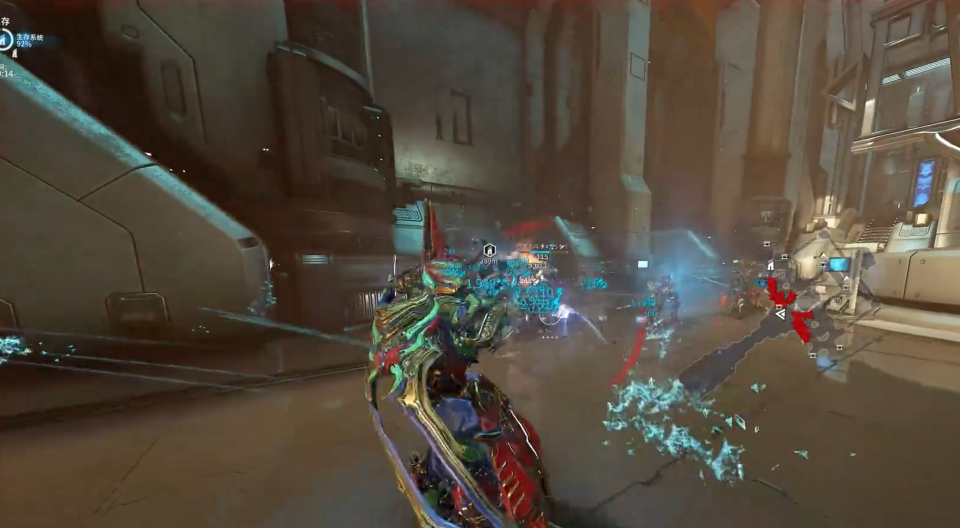Click the life support circular objective icon
Image resolution: width=960 pixels, height=528 pixels.
point(6,40)
